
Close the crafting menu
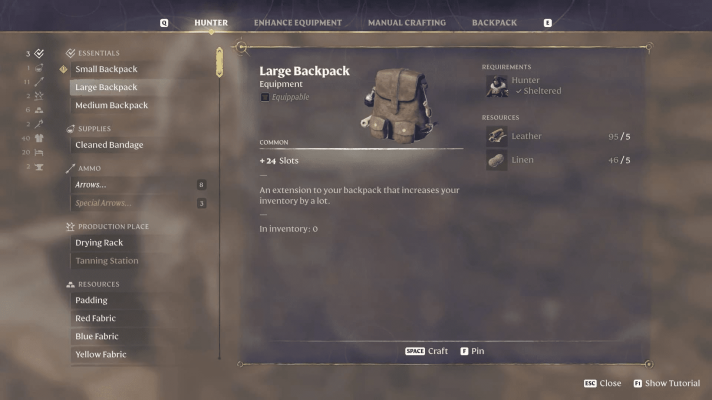(x=602, y=383)
